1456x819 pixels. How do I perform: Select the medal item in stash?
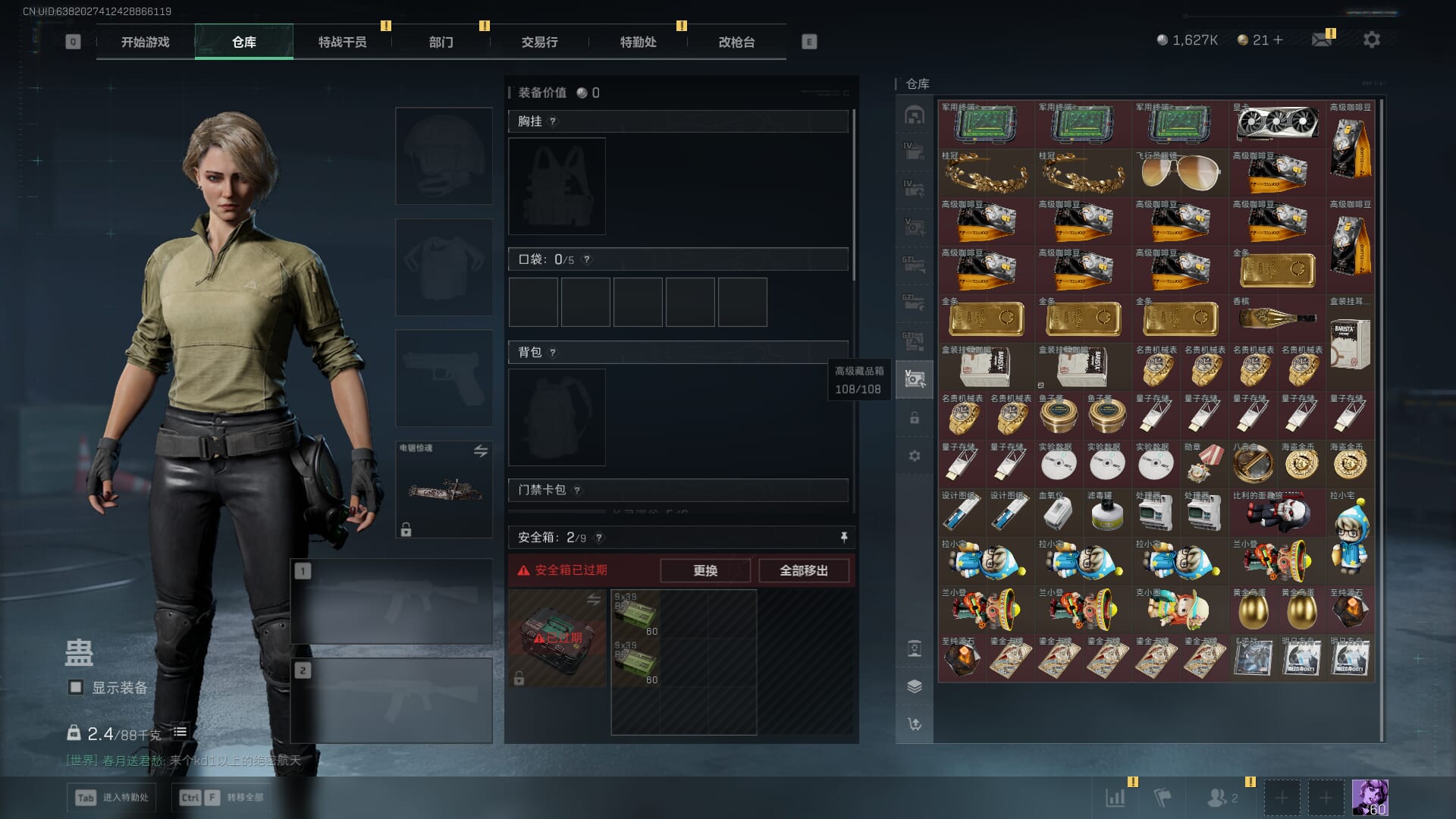(x=1203, y=464)
